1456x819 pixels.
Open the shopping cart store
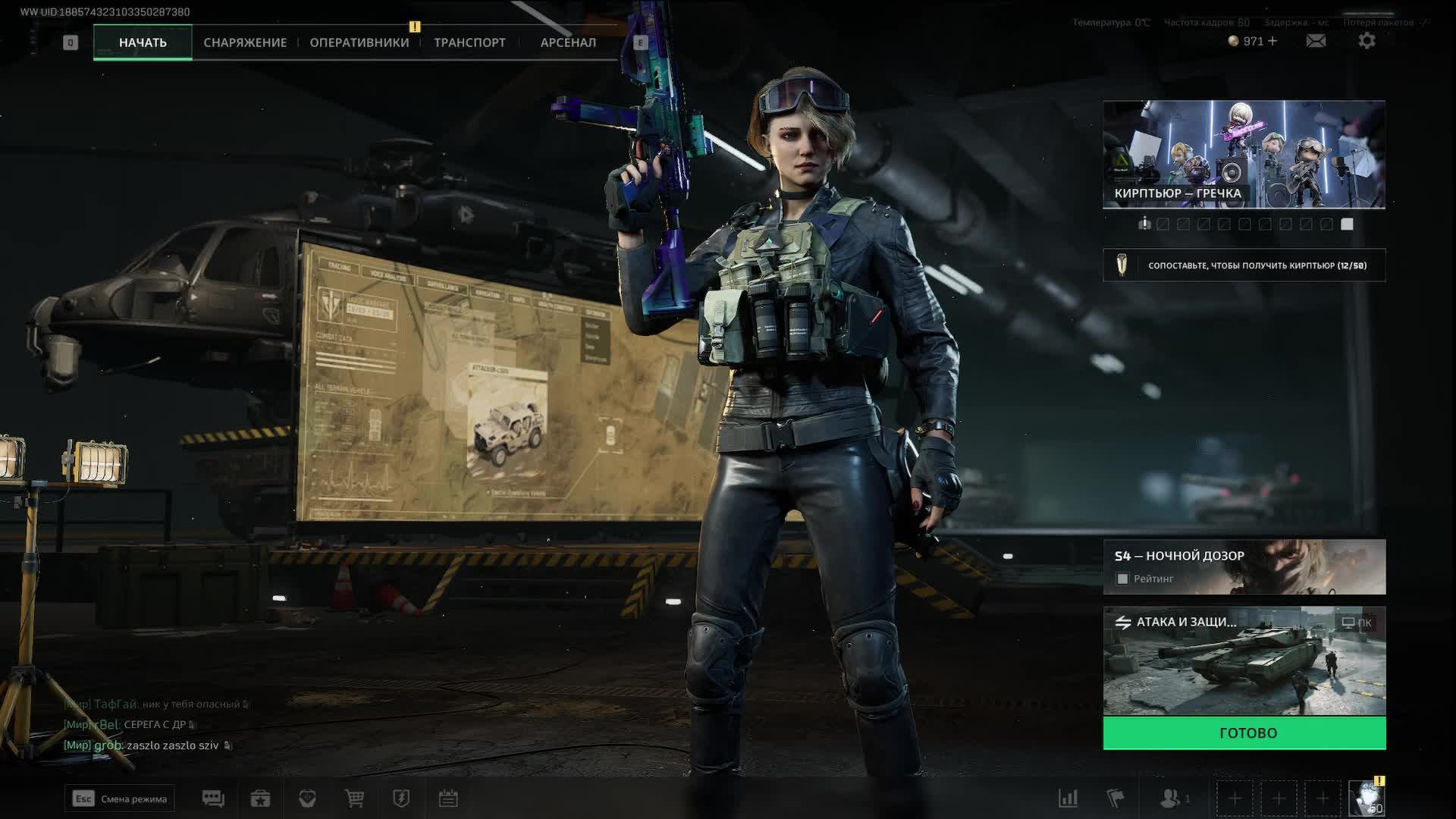[354, 798]
